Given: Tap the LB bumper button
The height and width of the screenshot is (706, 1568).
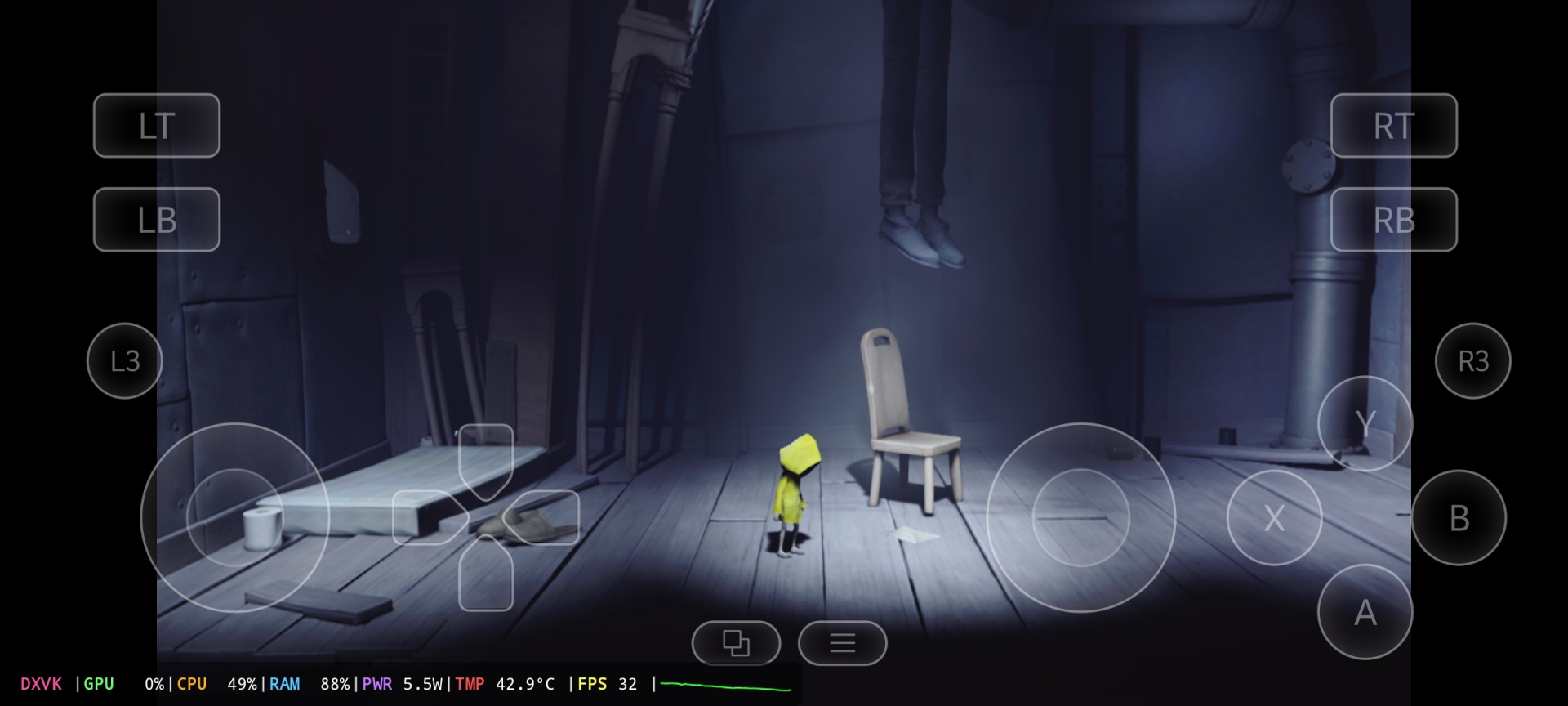Looking at the screenshot, I should click(x=157, y=220).
